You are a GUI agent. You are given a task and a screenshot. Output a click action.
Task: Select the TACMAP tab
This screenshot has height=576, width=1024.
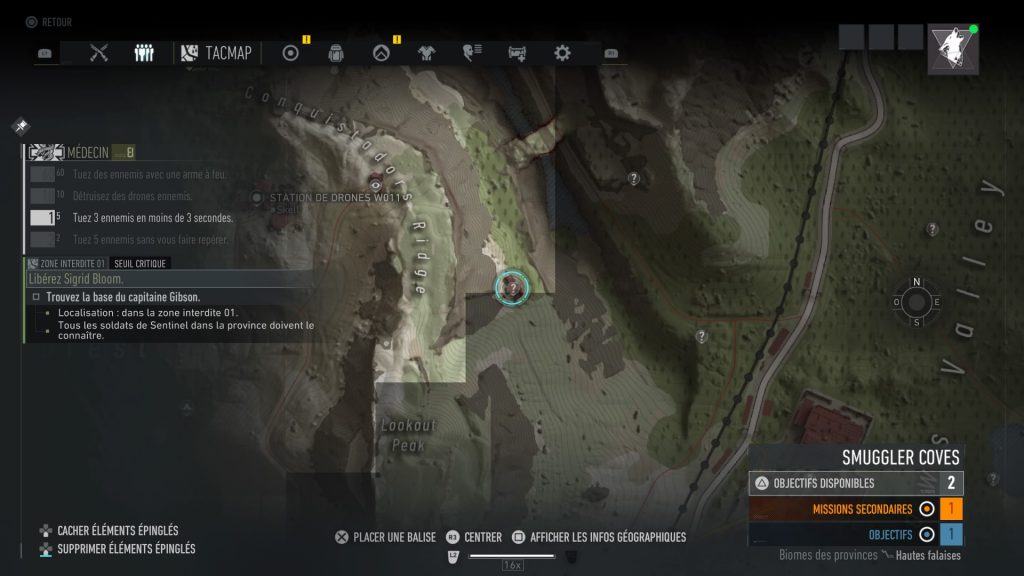coord(217,53)
